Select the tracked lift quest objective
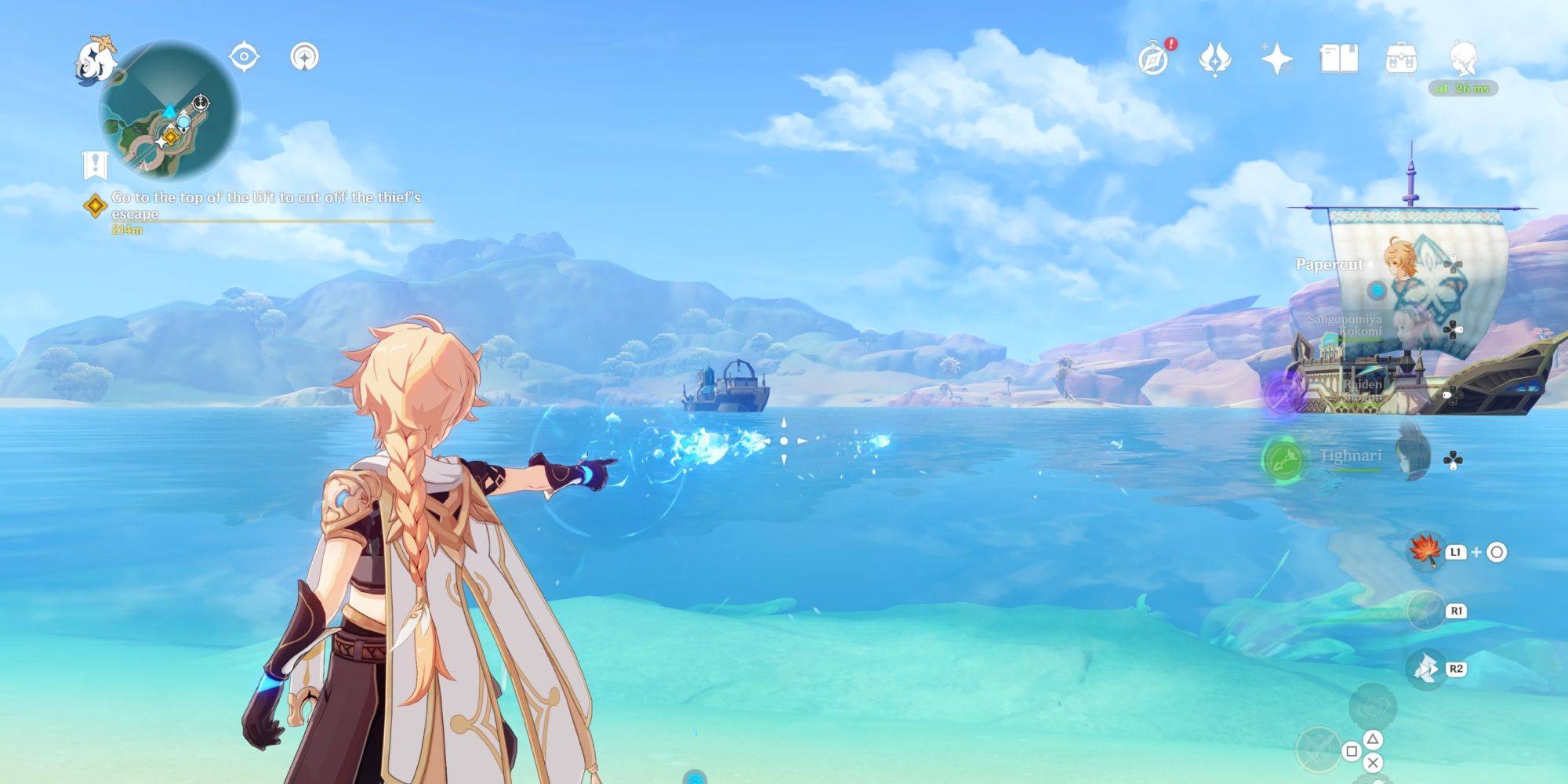Viewport: 1568px width, 784px height. (267, 205)
